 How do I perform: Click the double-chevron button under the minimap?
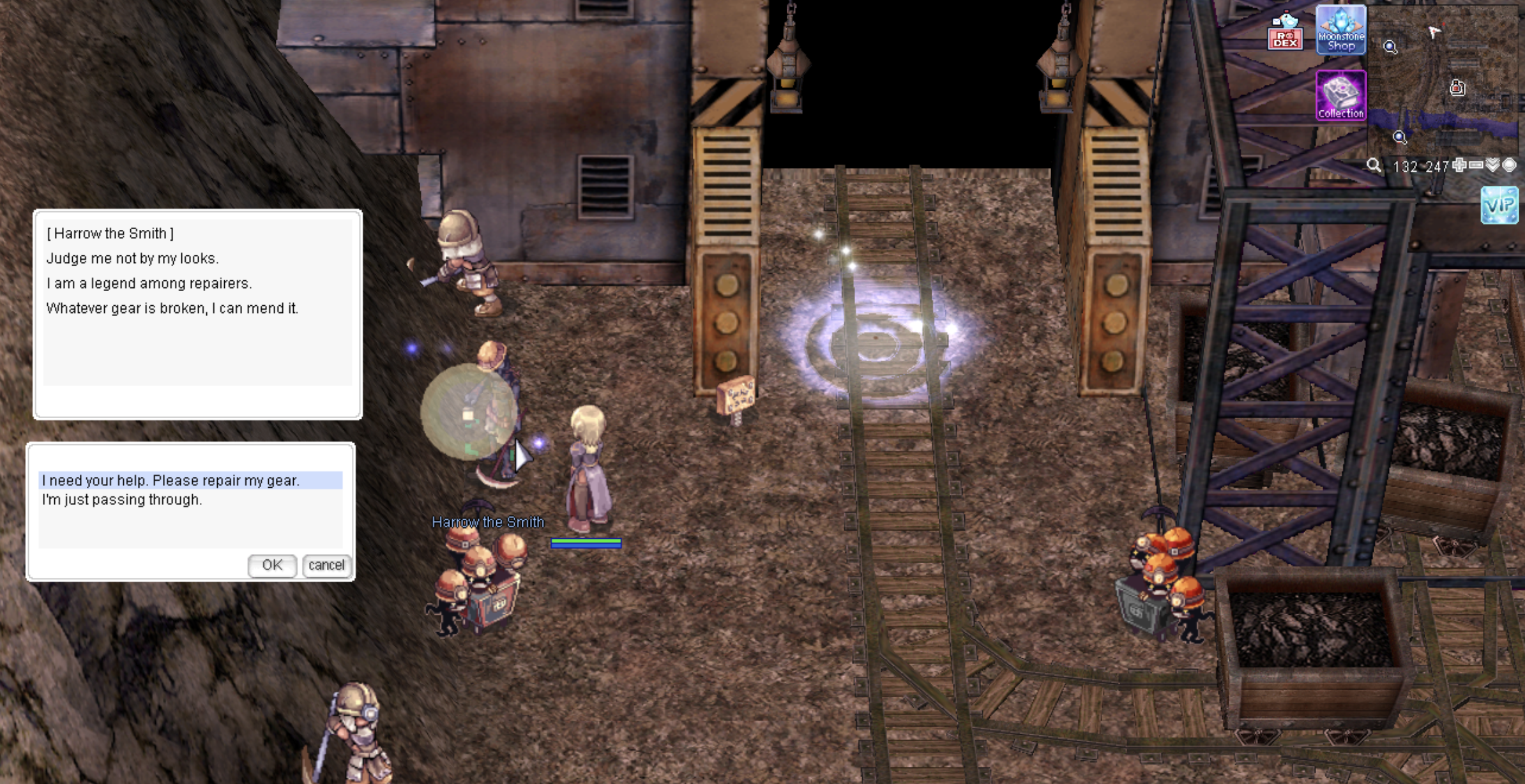click(1492, 166)
